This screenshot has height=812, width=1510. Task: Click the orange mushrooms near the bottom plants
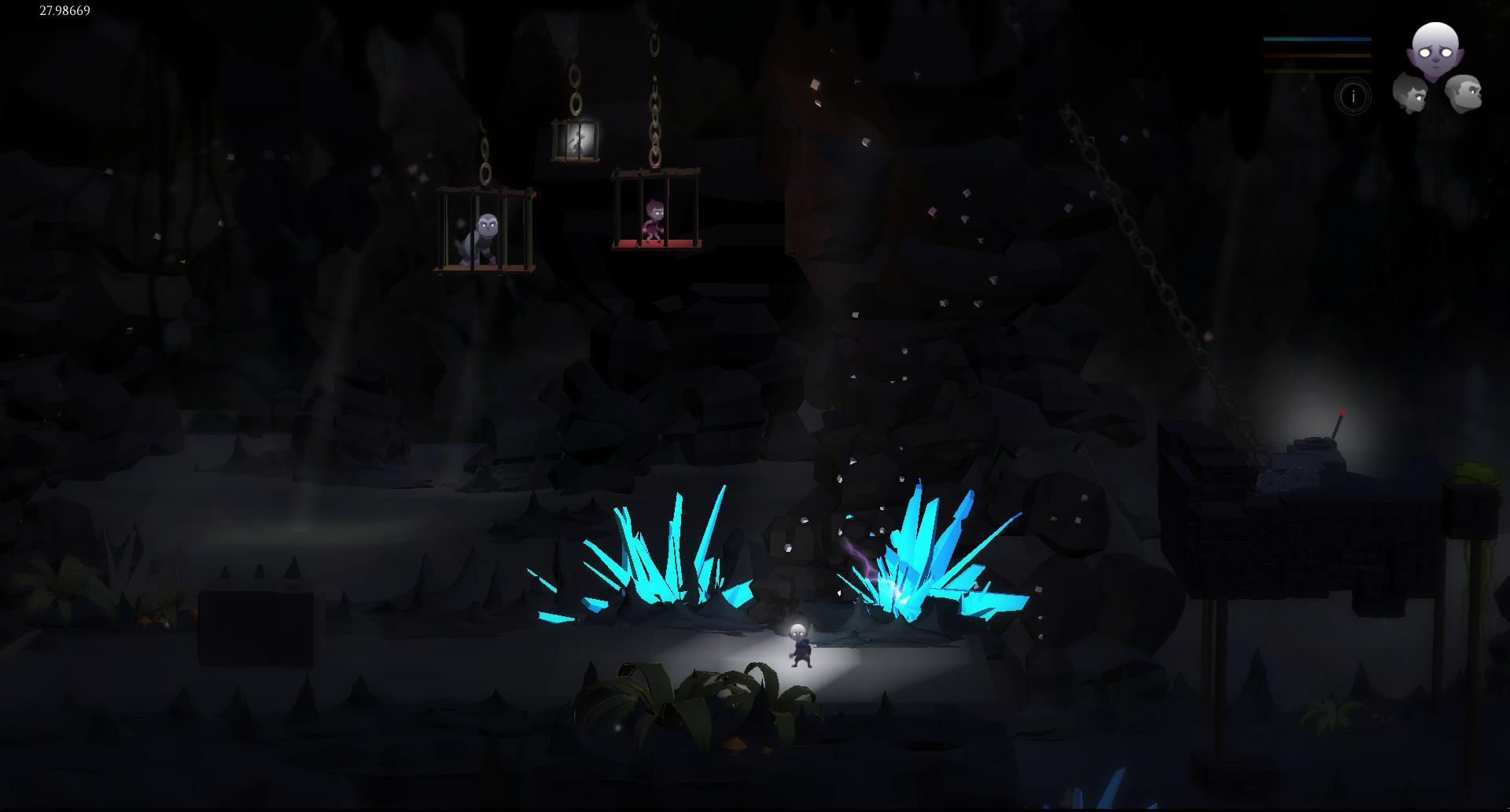(x=736, y=744)
